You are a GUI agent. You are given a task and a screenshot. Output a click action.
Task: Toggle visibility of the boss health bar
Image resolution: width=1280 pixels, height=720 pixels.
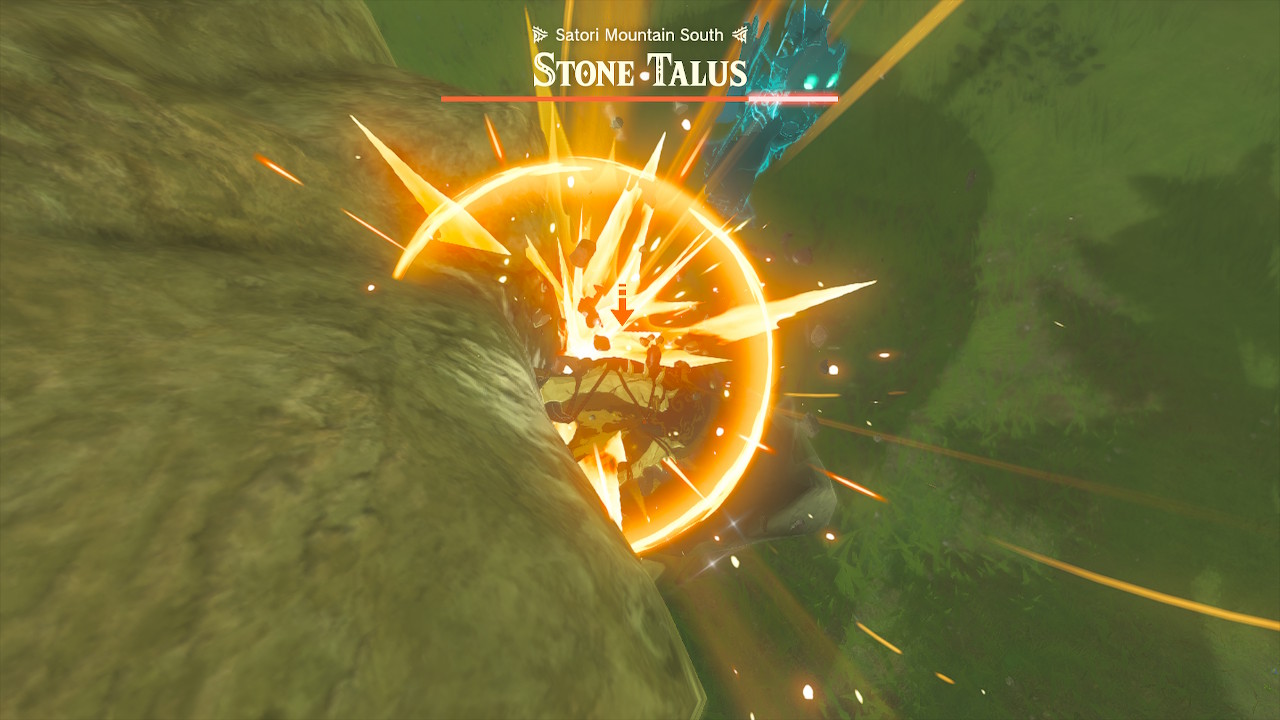point(640,98)
